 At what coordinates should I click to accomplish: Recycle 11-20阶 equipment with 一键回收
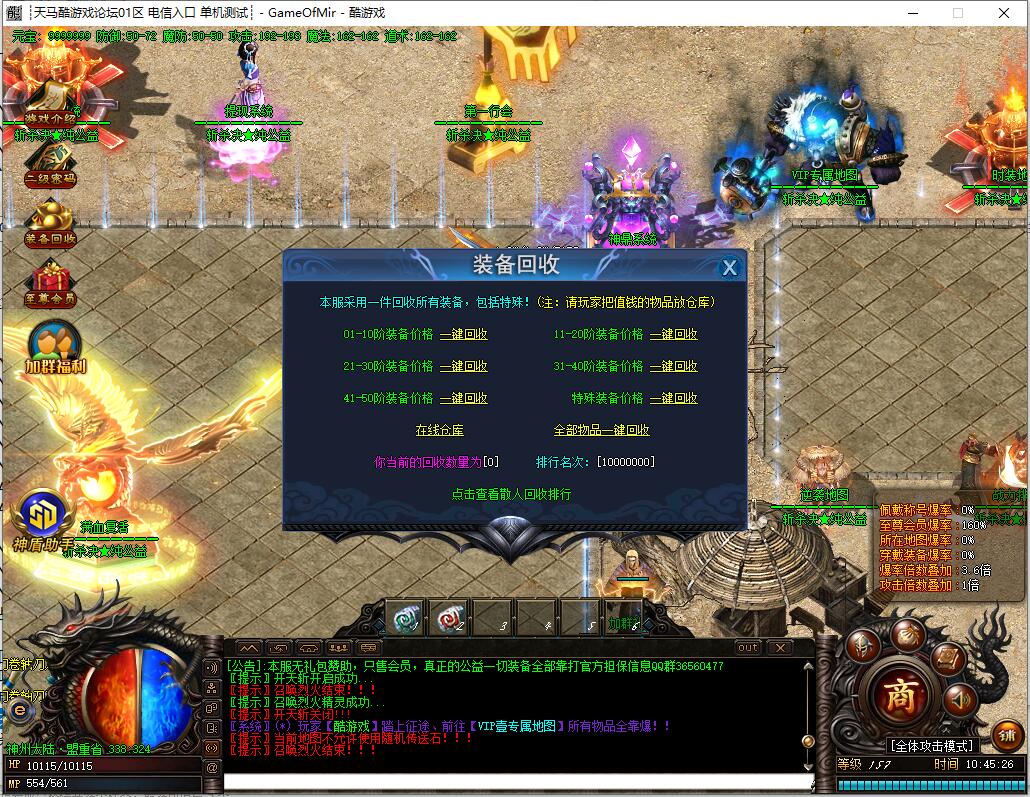click(674, 335)
